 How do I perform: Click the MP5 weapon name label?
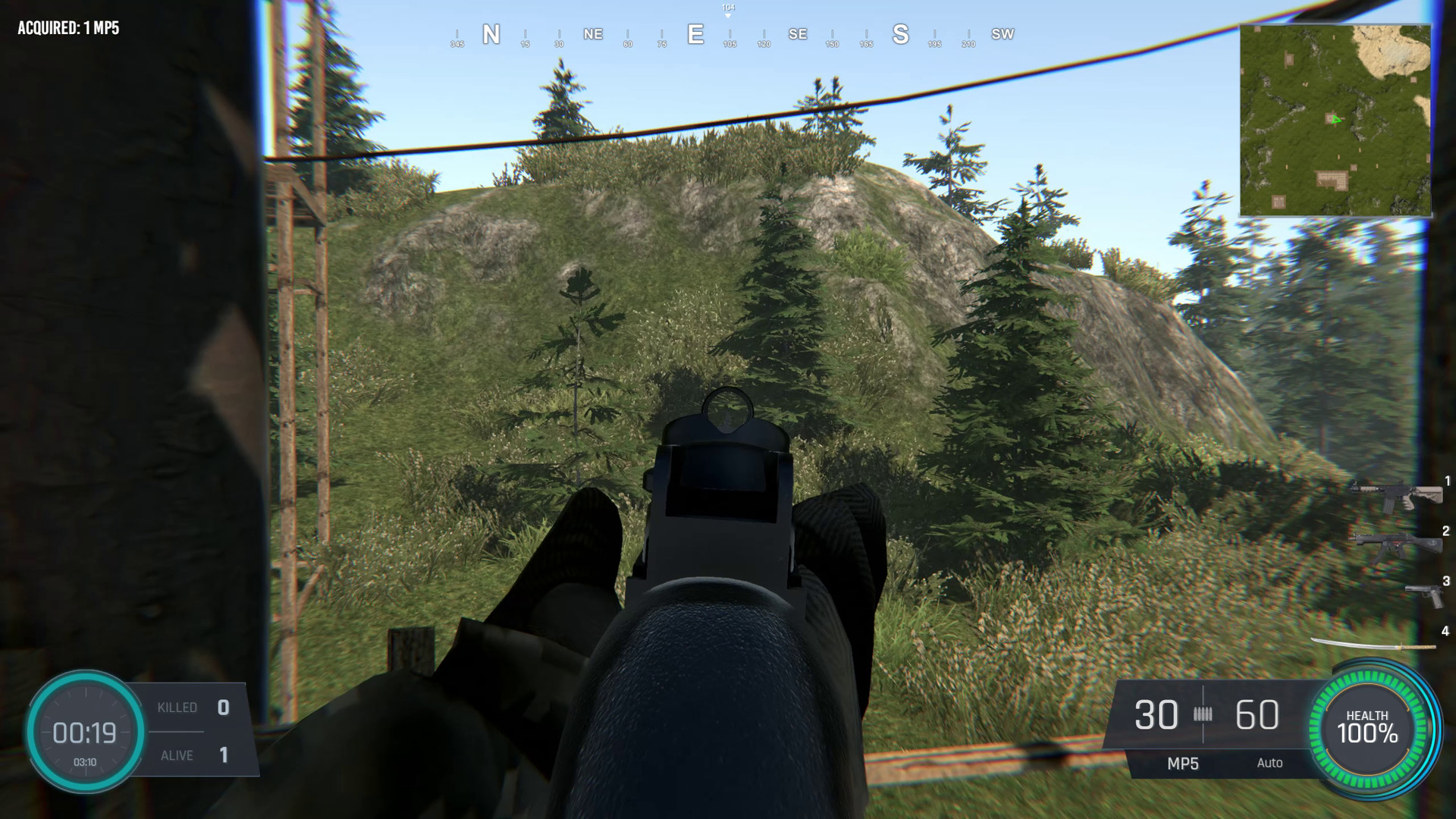coord(1184,764)
